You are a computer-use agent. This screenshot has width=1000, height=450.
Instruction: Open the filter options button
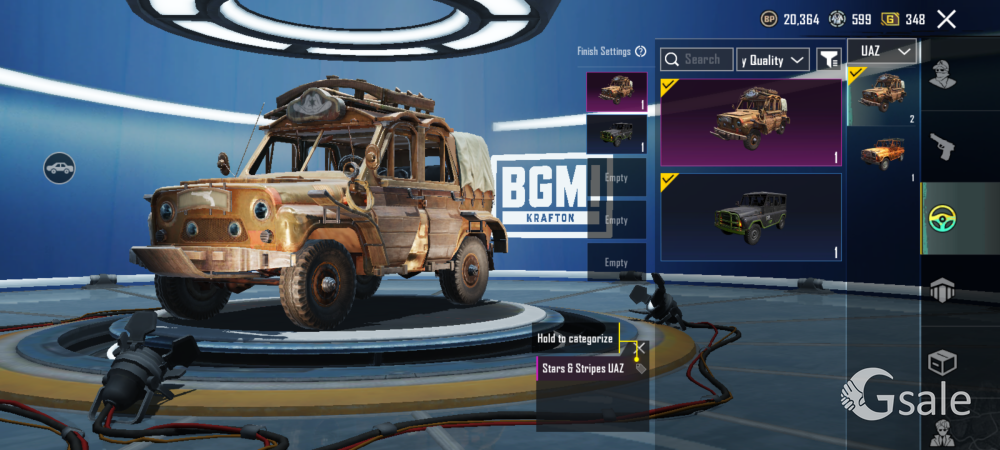[829, 60]
